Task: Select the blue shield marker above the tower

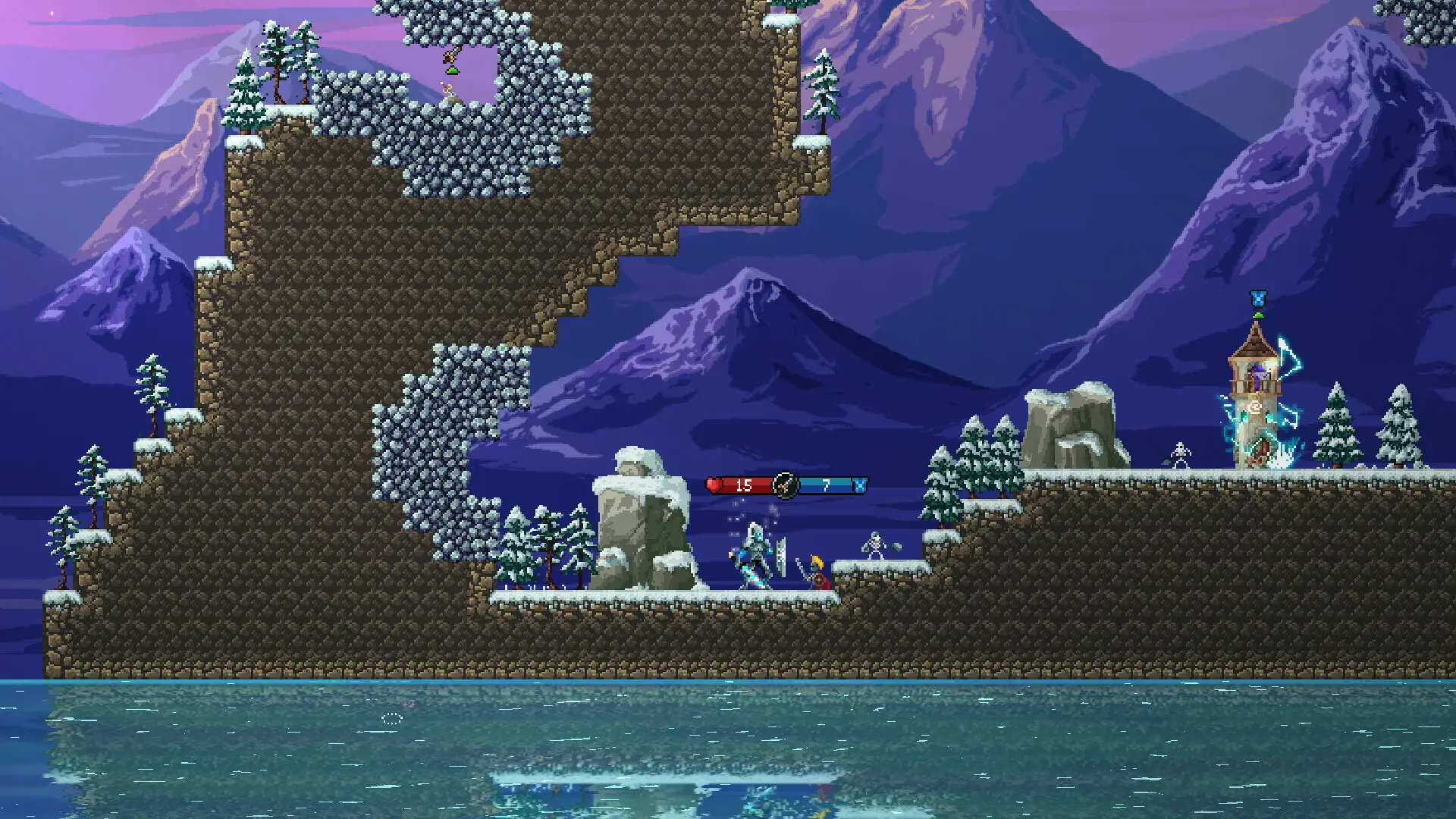Action: (x=1258, y=297)
